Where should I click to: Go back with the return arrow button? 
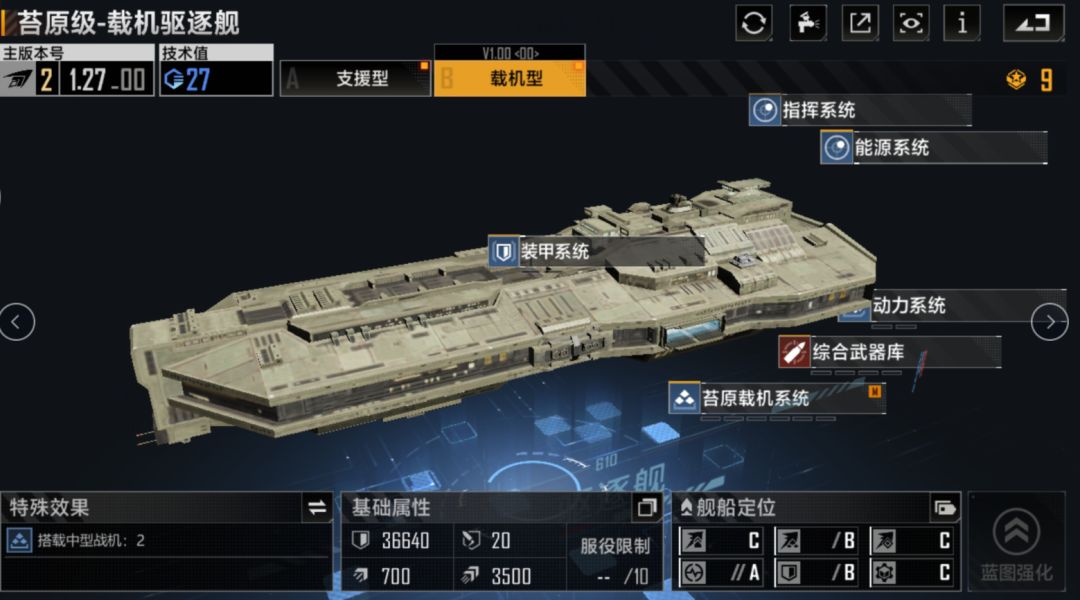pos(1033,22)
